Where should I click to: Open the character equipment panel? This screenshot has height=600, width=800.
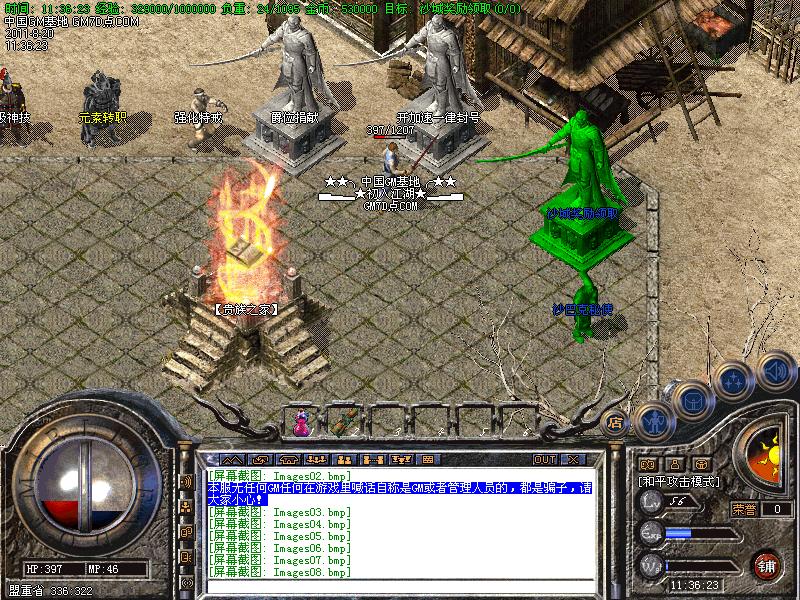[x=655, y=420]
